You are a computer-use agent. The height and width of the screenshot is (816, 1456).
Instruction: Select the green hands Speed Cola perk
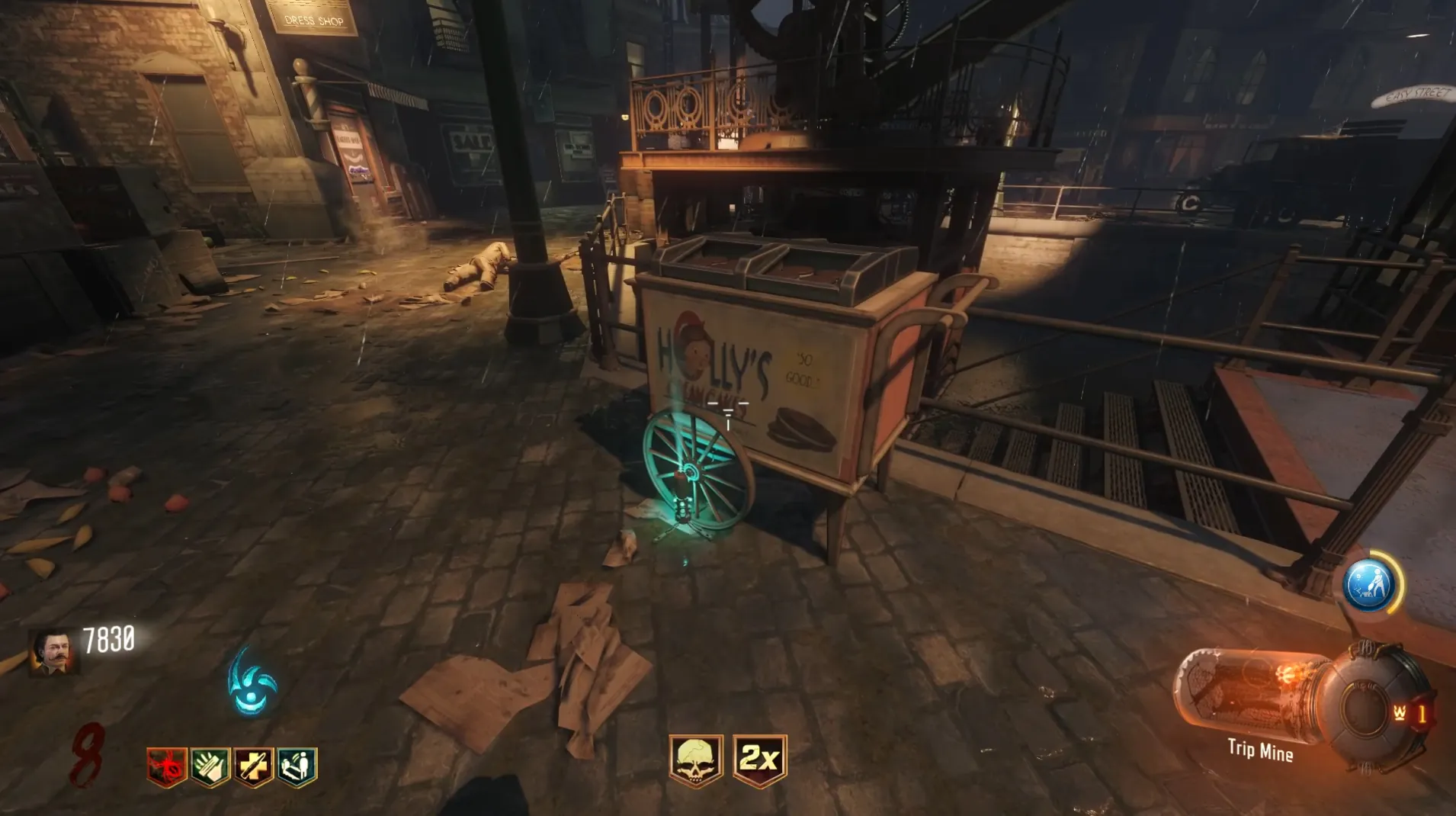click(x=210, y=766)
